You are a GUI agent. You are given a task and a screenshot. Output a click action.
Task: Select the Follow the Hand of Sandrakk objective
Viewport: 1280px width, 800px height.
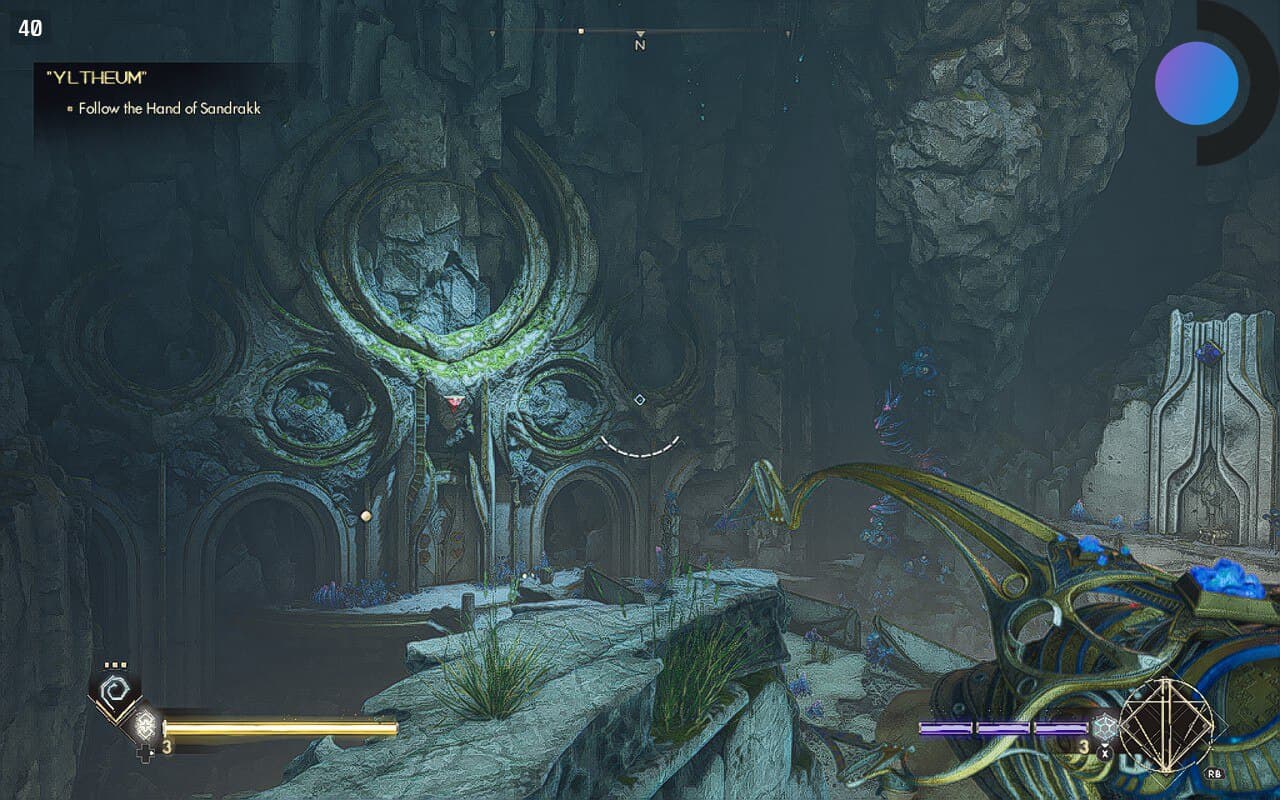point(169,108)
